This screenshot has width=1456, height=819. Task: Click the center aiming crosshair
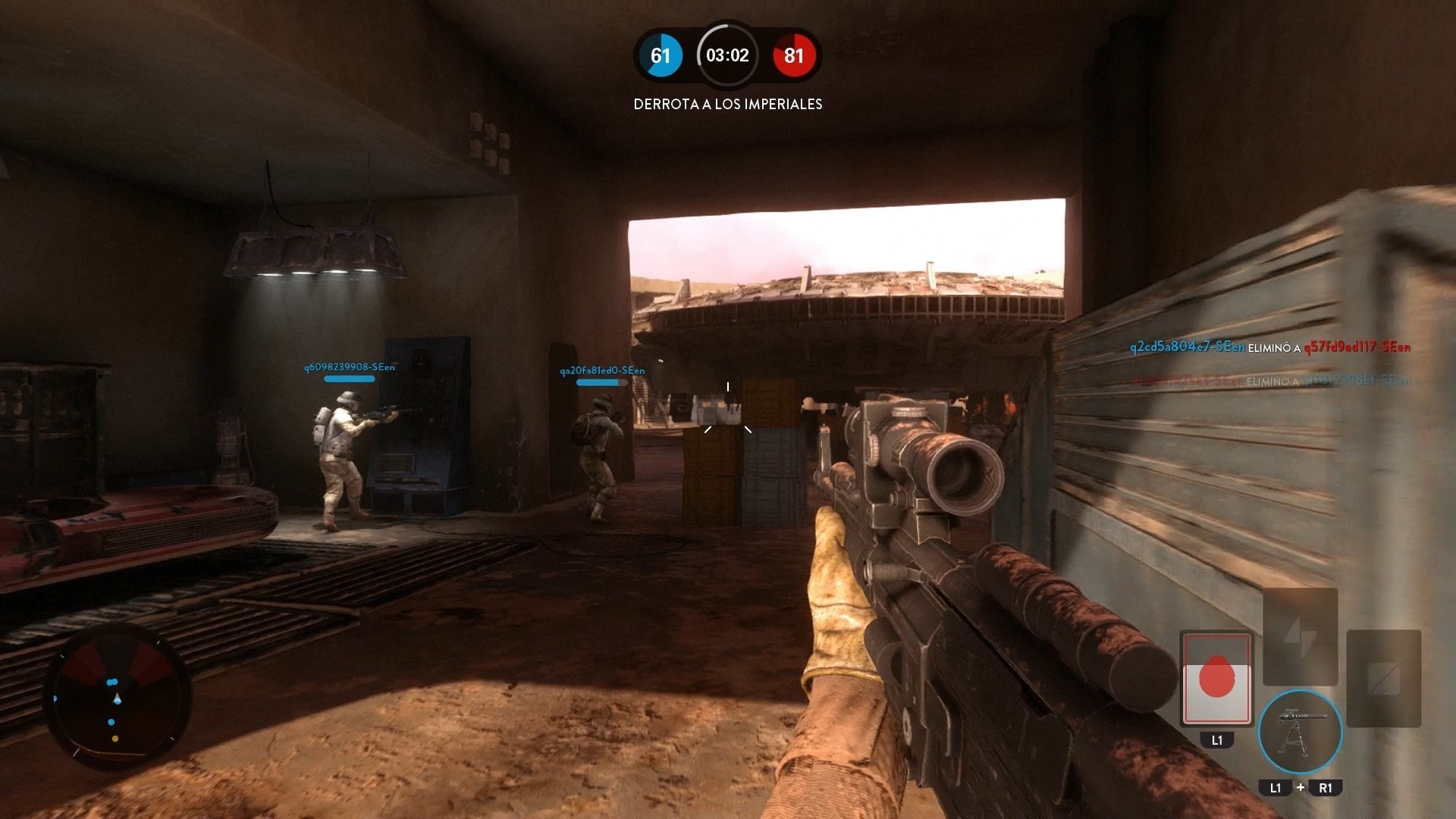pos(728,409)
